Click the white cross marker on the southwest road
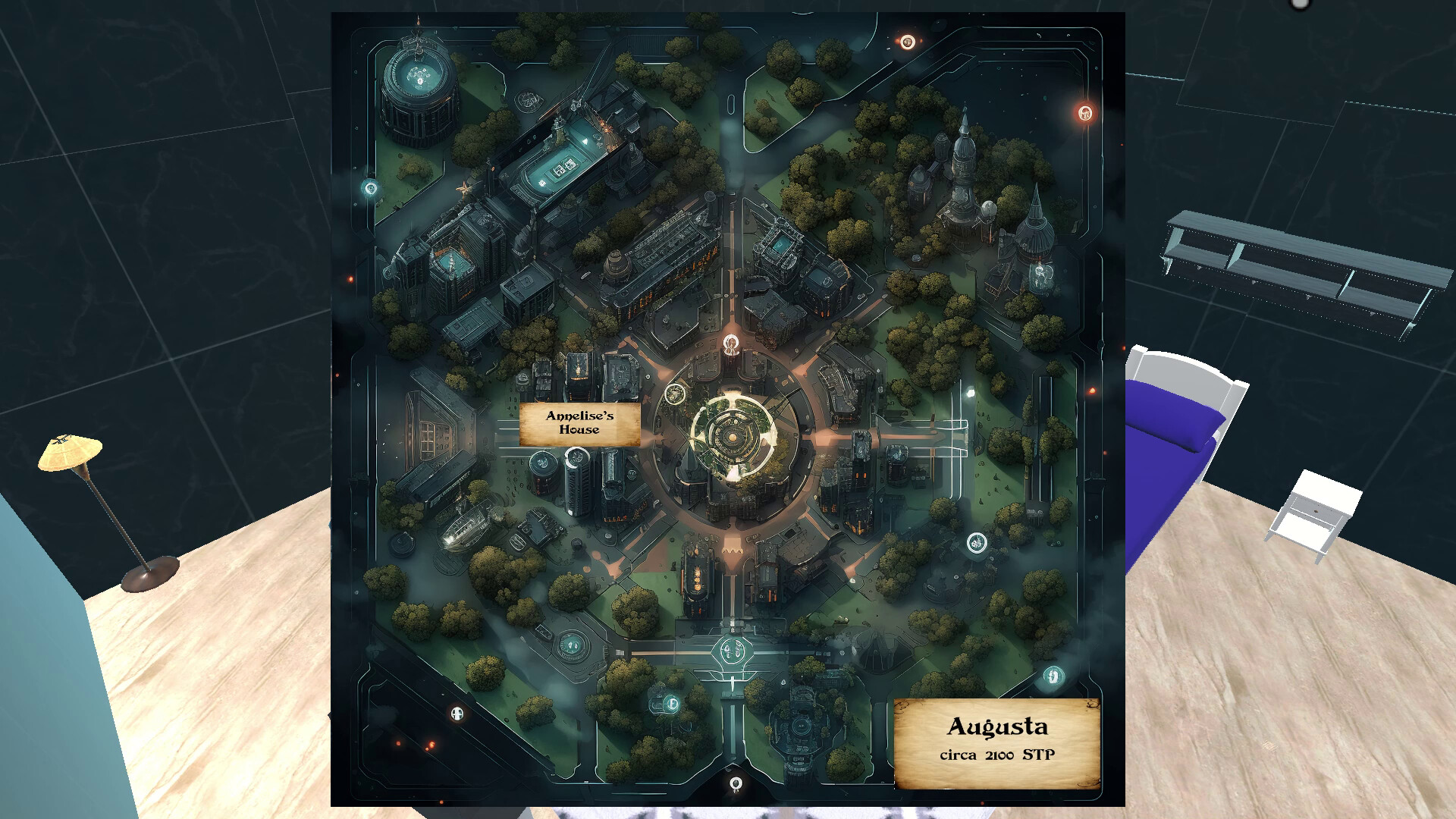The height and width of the screenshot is (819, 1456). (455, 713)
